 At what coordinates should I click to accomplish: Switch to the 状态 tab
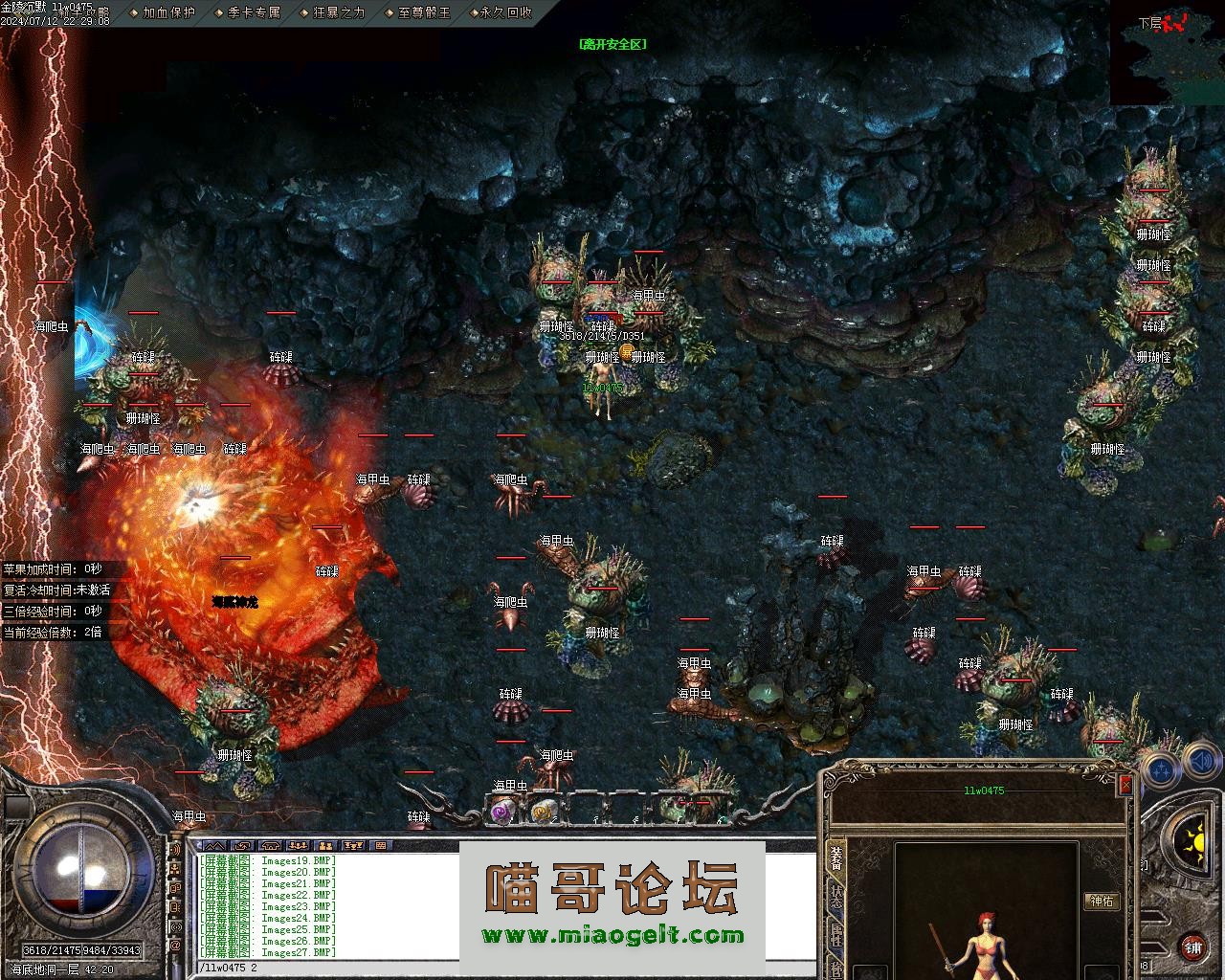[x=837, y=897]
